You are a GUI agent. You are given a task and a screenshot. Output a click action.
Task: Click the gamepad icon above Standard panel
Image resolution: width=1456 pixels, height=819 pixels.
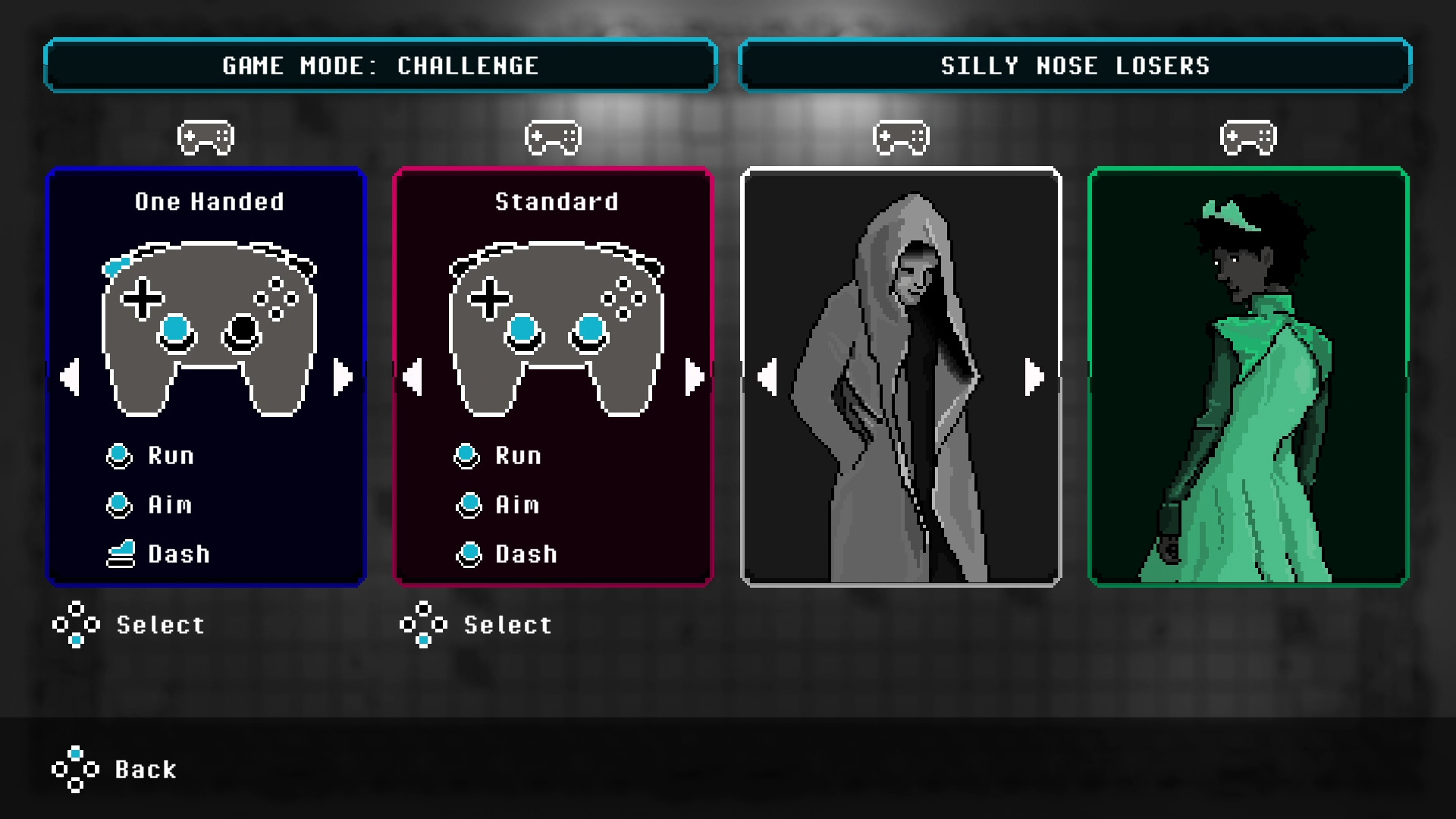[553, 136]
